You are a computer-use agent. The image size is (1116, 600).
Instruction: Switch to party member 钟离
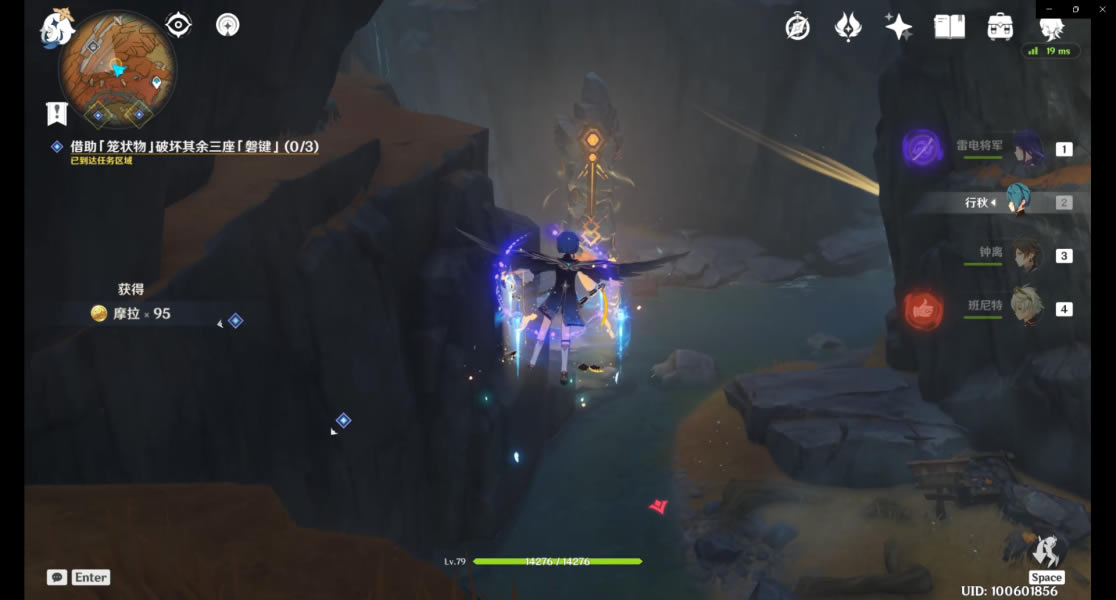click(1027, 255)
